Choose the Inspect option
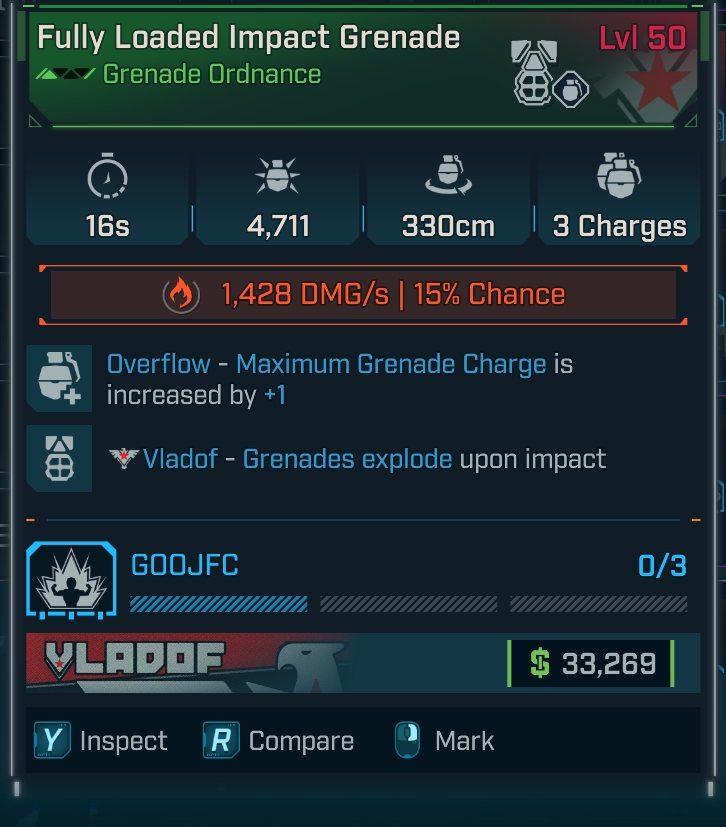This screenshot has width=726, height=827. (x=101, y=741)
